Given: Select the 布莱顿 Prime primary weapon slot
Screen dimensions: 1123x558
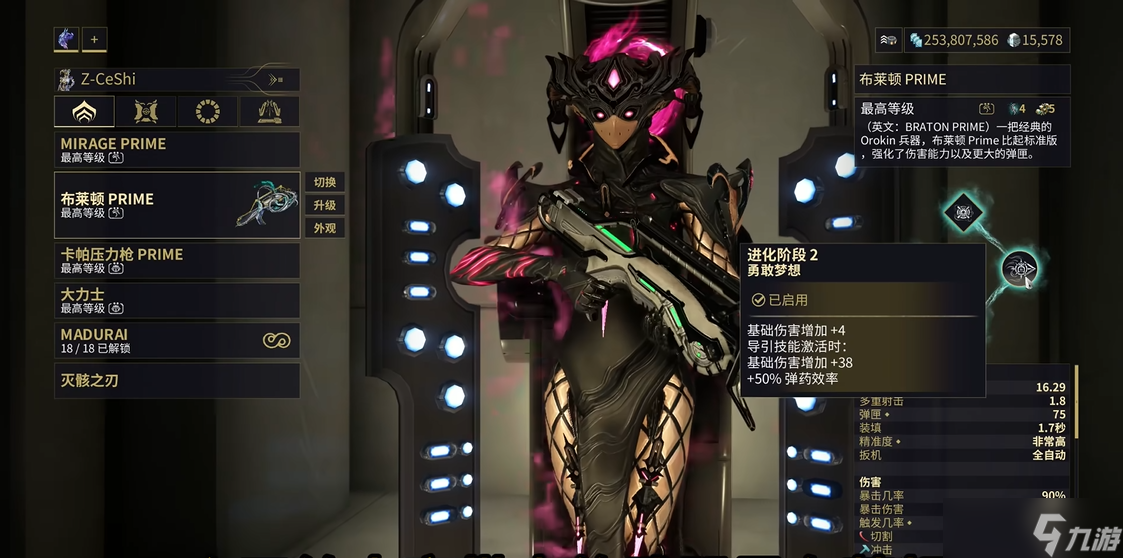Looking at the screenshot, I should [x=176, y=205].
